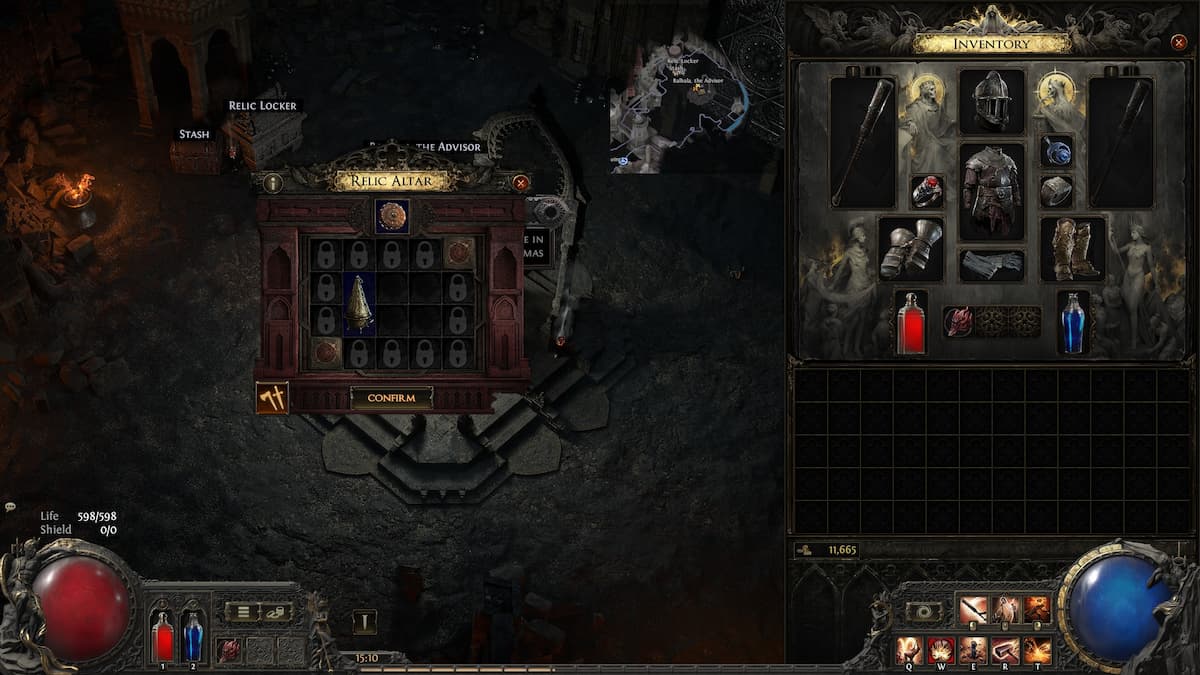Select the medallion slot atop the altar

[x=392, y=216]
